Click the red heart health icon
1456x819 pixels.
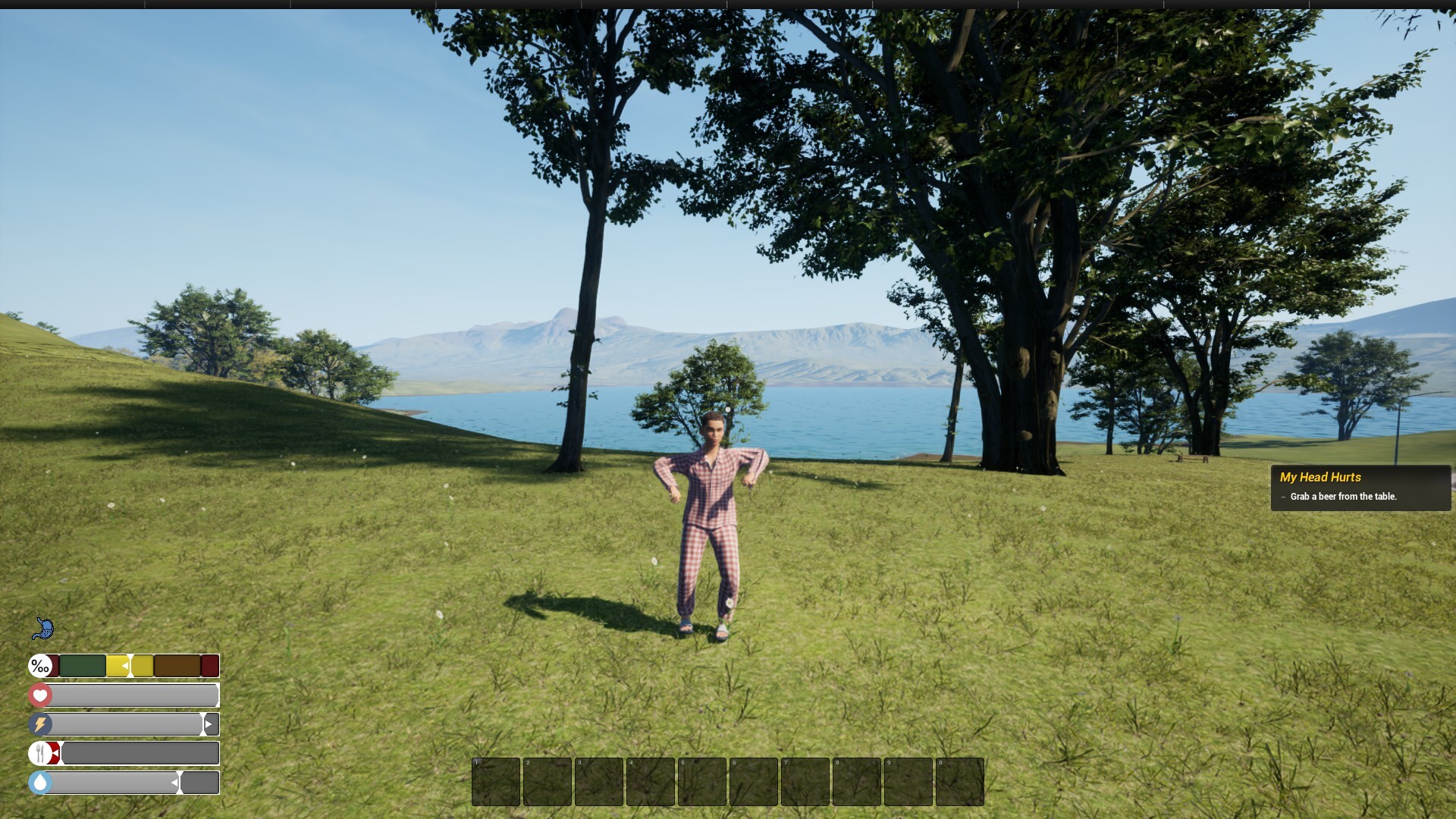click(x=39, y=695)
